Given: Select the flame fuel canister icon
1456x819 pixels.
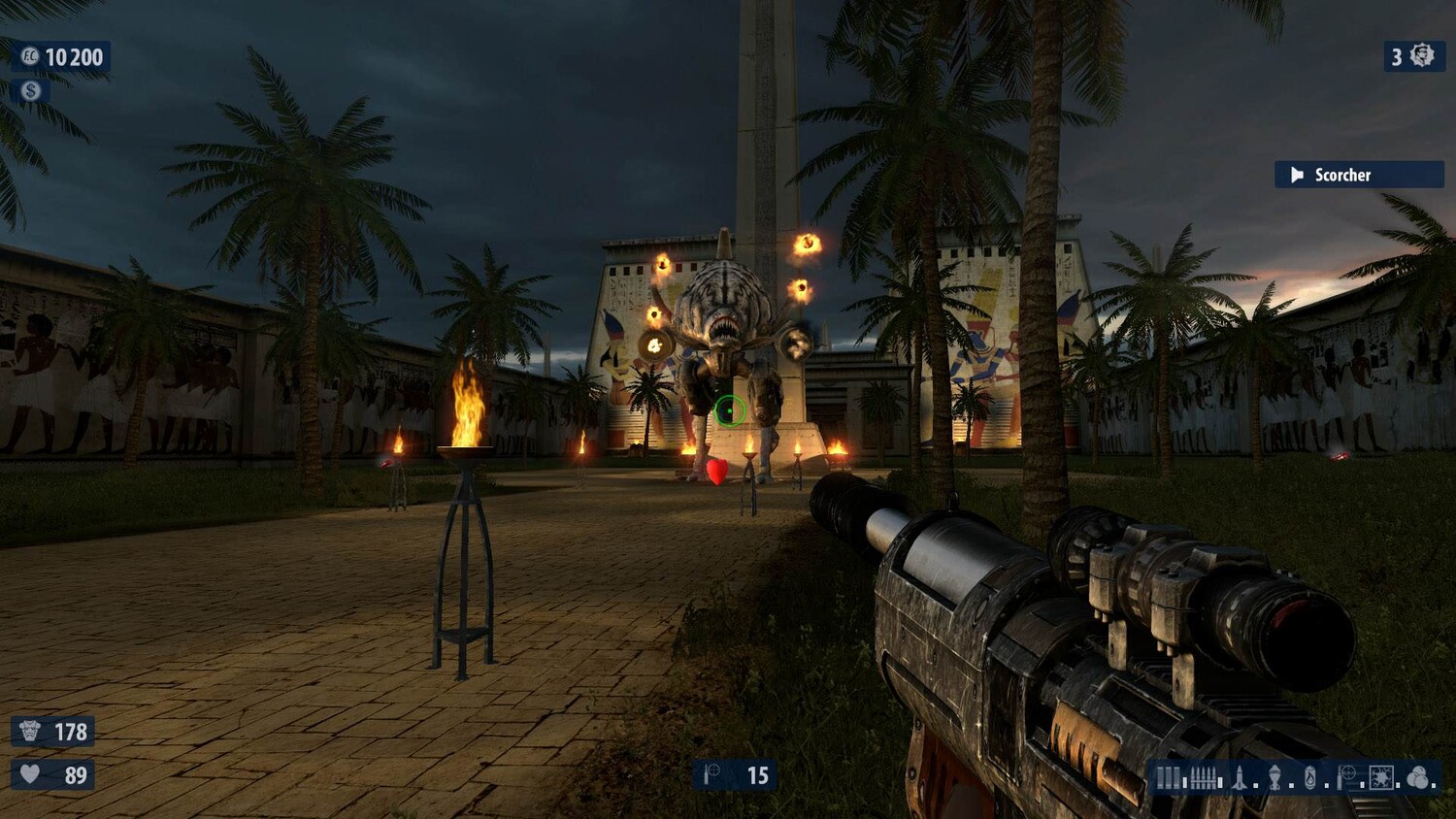Looking at the screenshot, I should click(x=1310, y=777).
